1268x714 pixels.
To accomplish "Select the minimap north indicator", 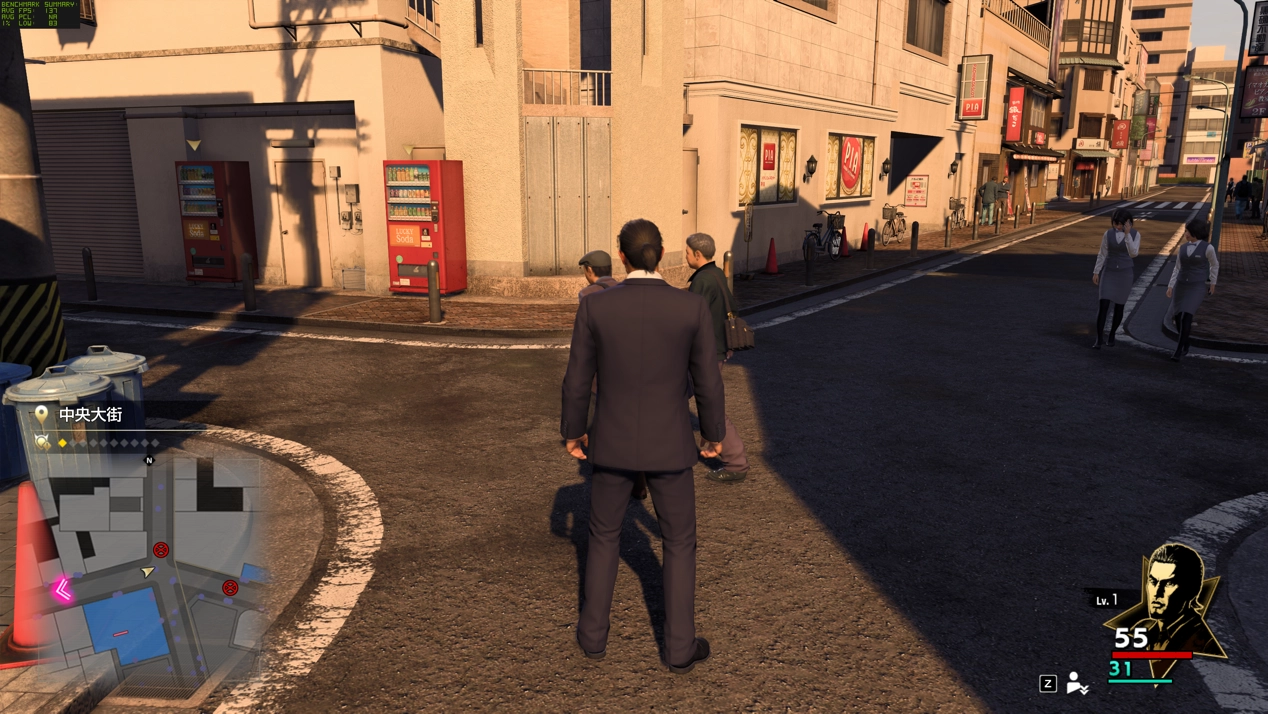I will (x=150, y=461).
